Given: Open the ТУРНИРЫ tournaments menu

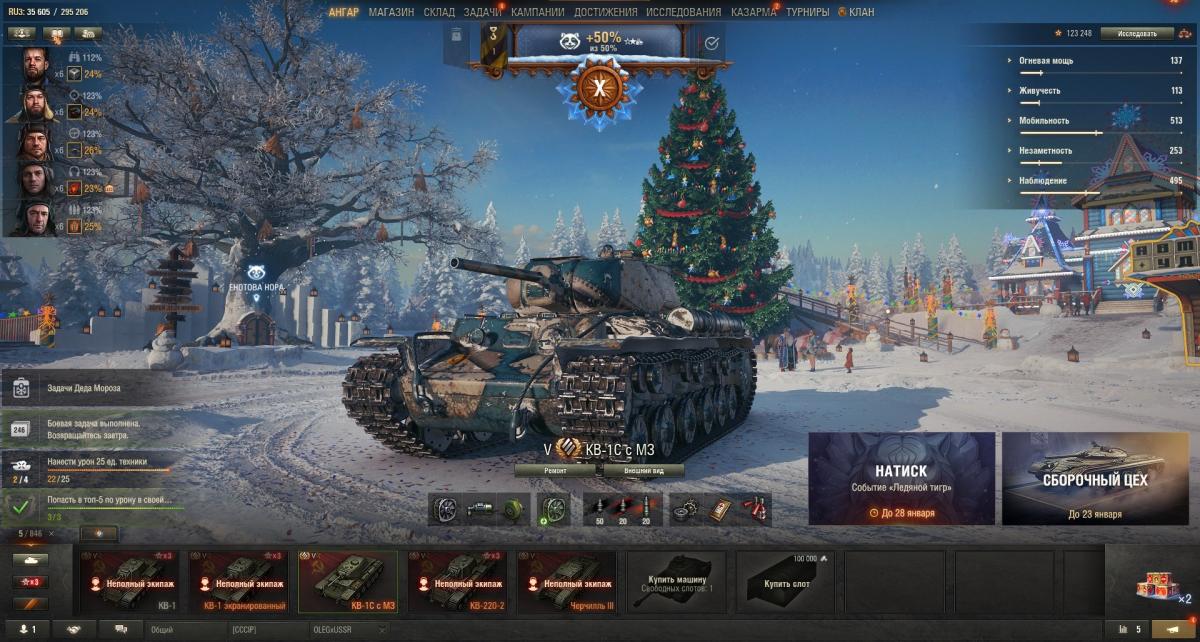Looking at the screenshot, I should 807,12.
